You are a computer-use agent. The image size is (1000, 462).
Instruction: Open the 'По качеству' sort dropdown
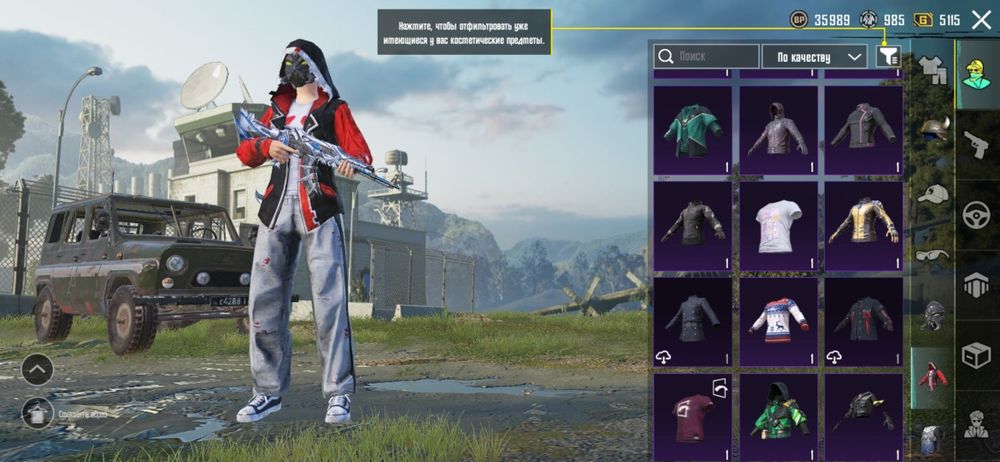coord(814,57)
